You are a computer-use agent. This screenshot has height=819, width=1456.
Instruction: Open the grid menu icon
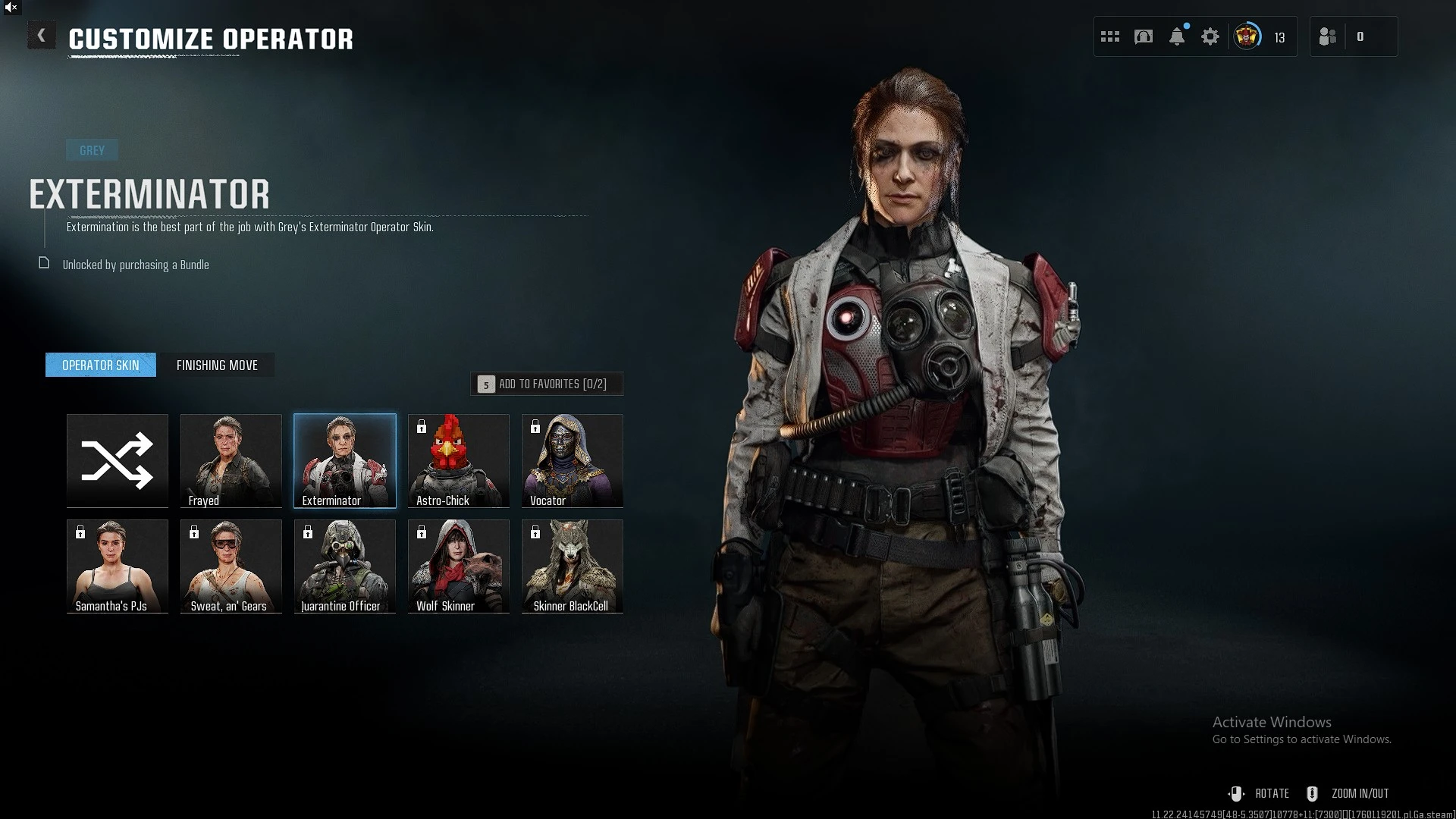pos(1110,36)
